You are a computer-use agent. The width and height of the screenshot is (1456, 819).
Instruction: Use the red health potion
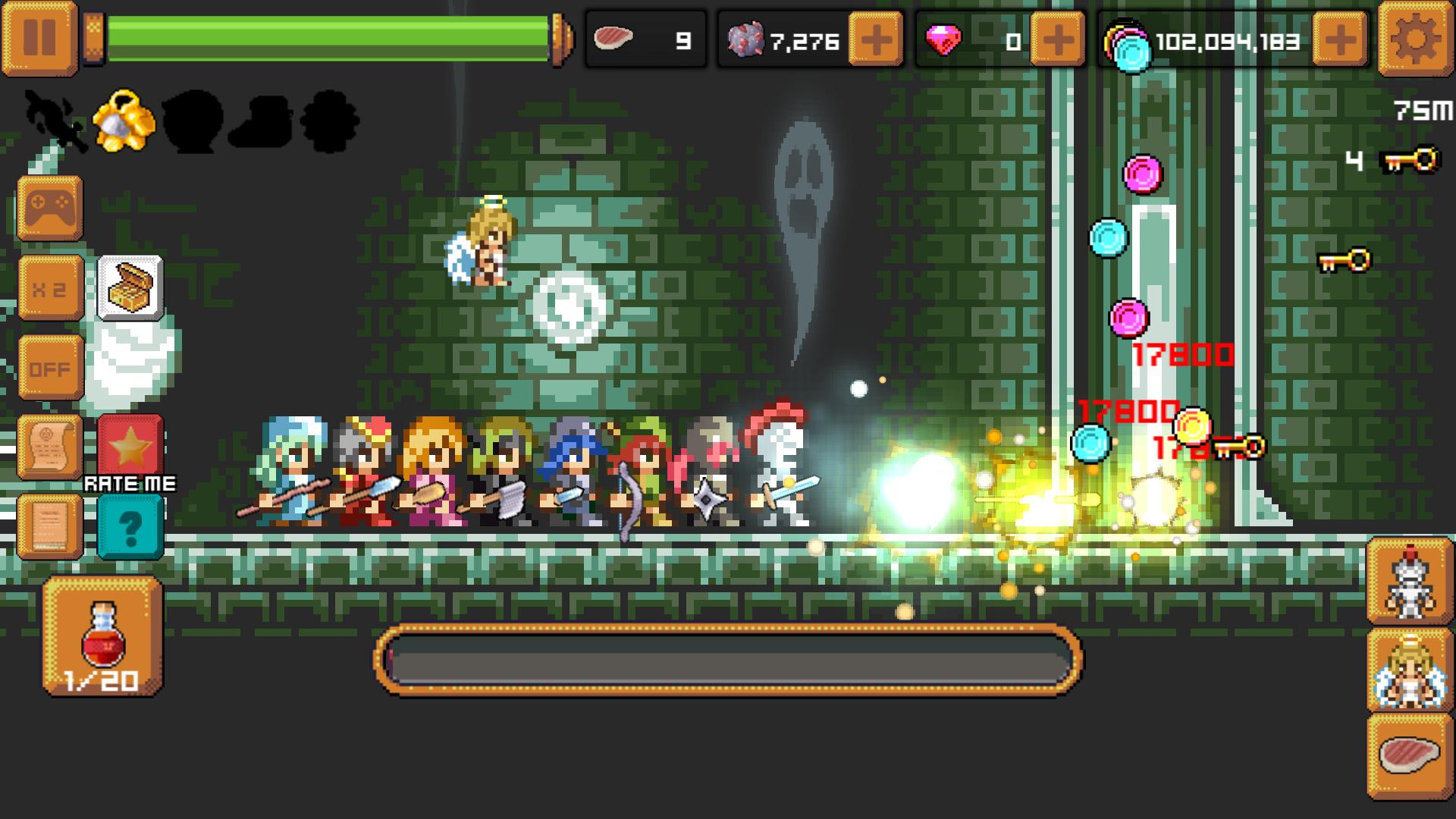[104, 637]
